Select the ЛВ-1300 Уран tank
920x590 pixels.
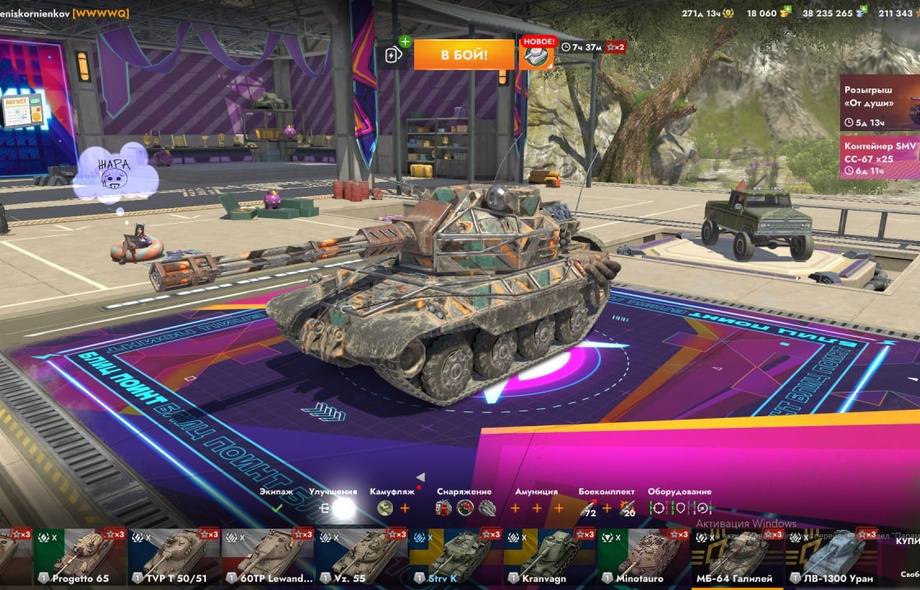[830, 557]
